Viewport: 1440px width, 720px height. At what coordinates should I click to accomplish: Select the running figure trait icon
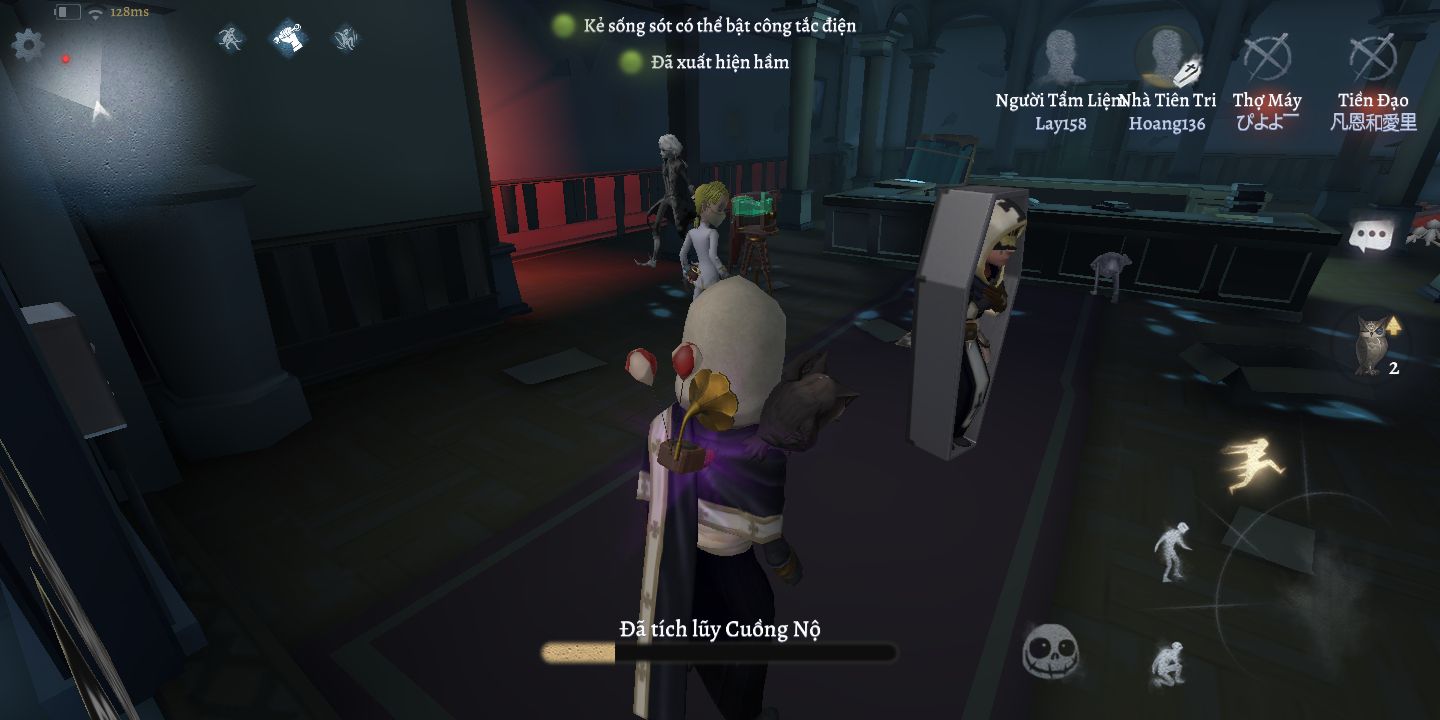232,39
